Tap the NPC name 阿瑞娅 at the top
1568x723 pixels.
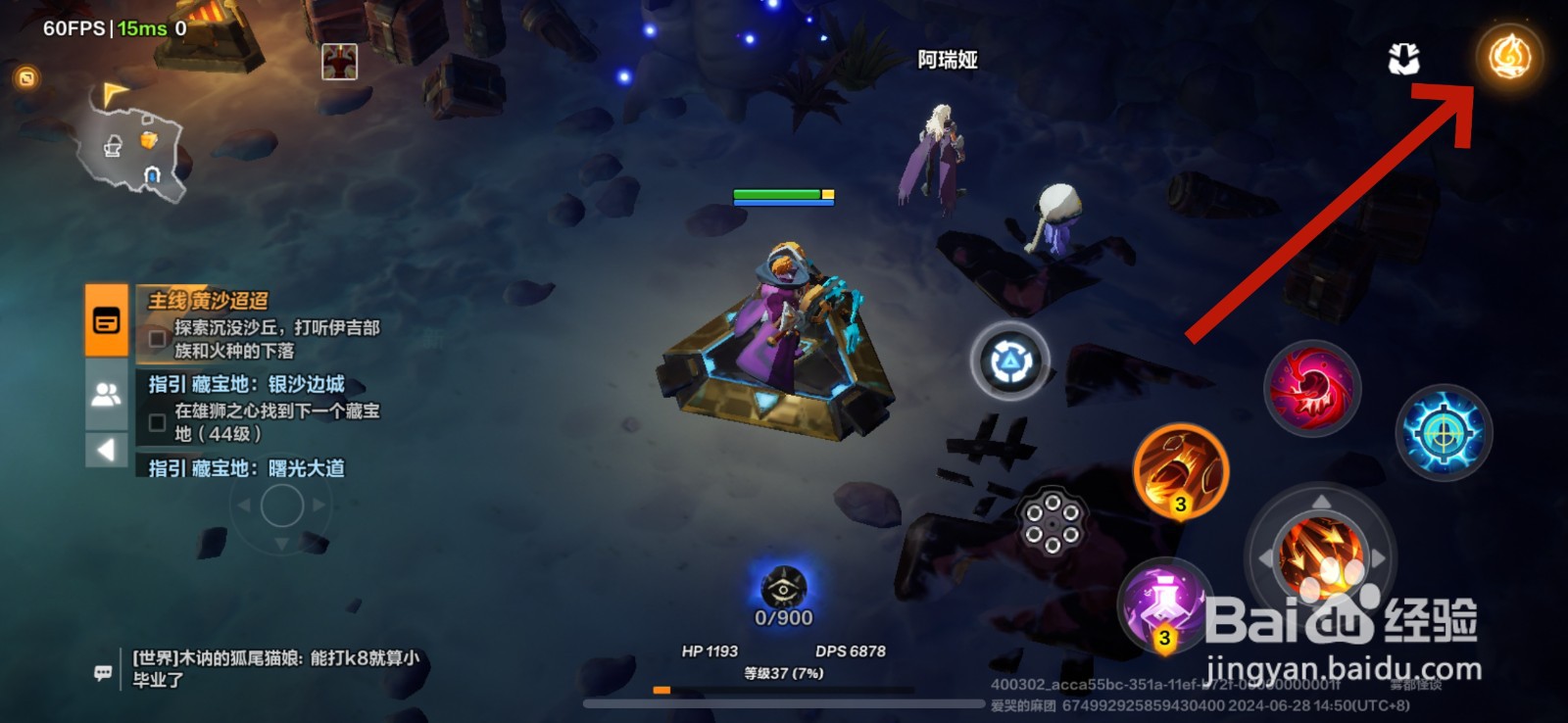947,61
